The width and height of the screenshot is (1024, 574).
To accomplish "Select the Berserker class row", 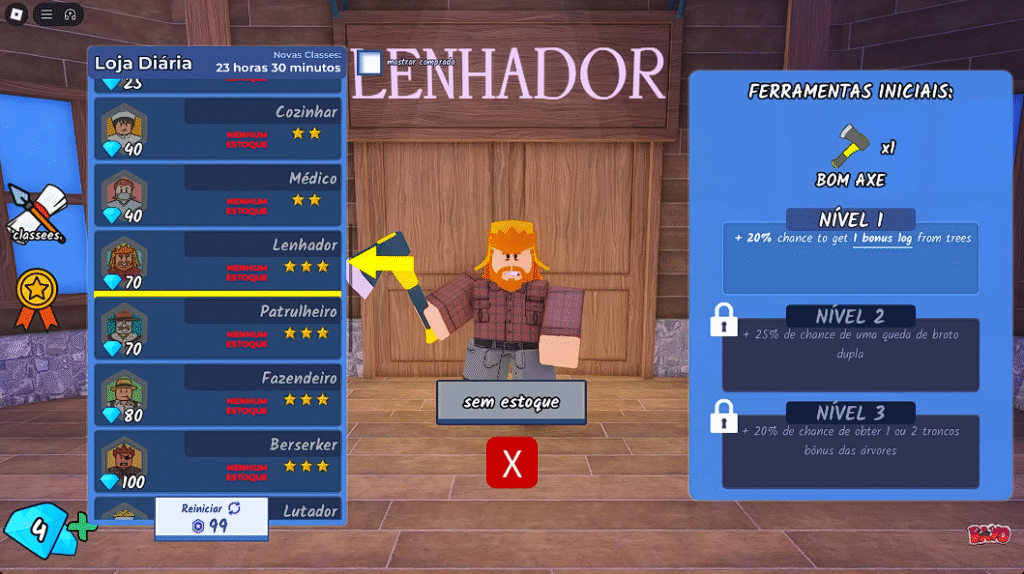I will point(218,460).
